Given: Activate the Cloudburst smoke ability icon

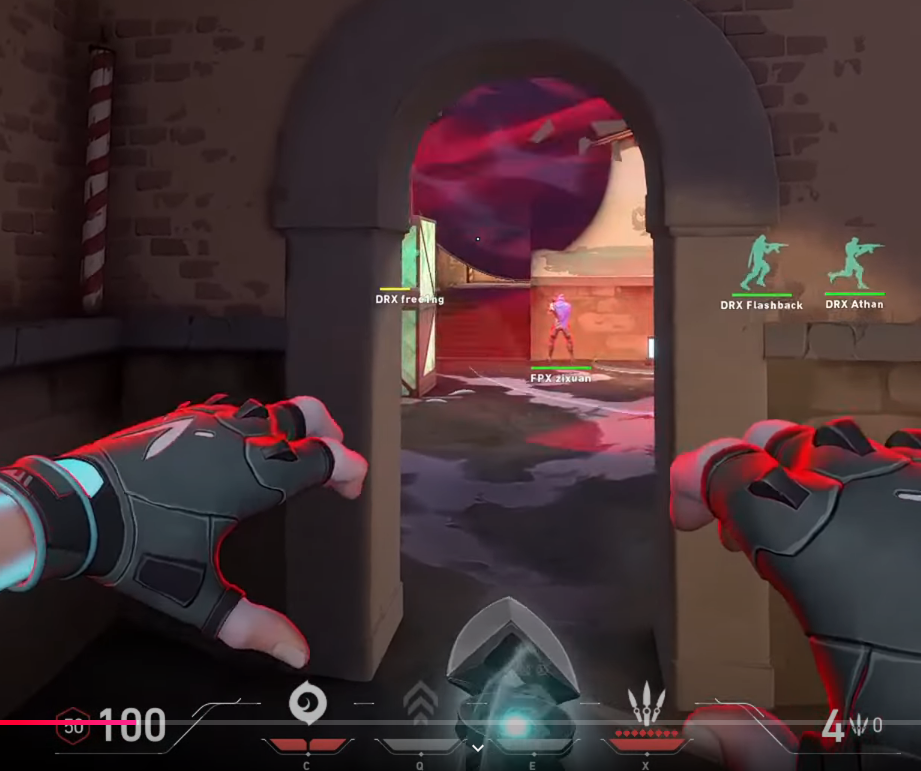Looking at the screenshot, I should pos(305,702).
